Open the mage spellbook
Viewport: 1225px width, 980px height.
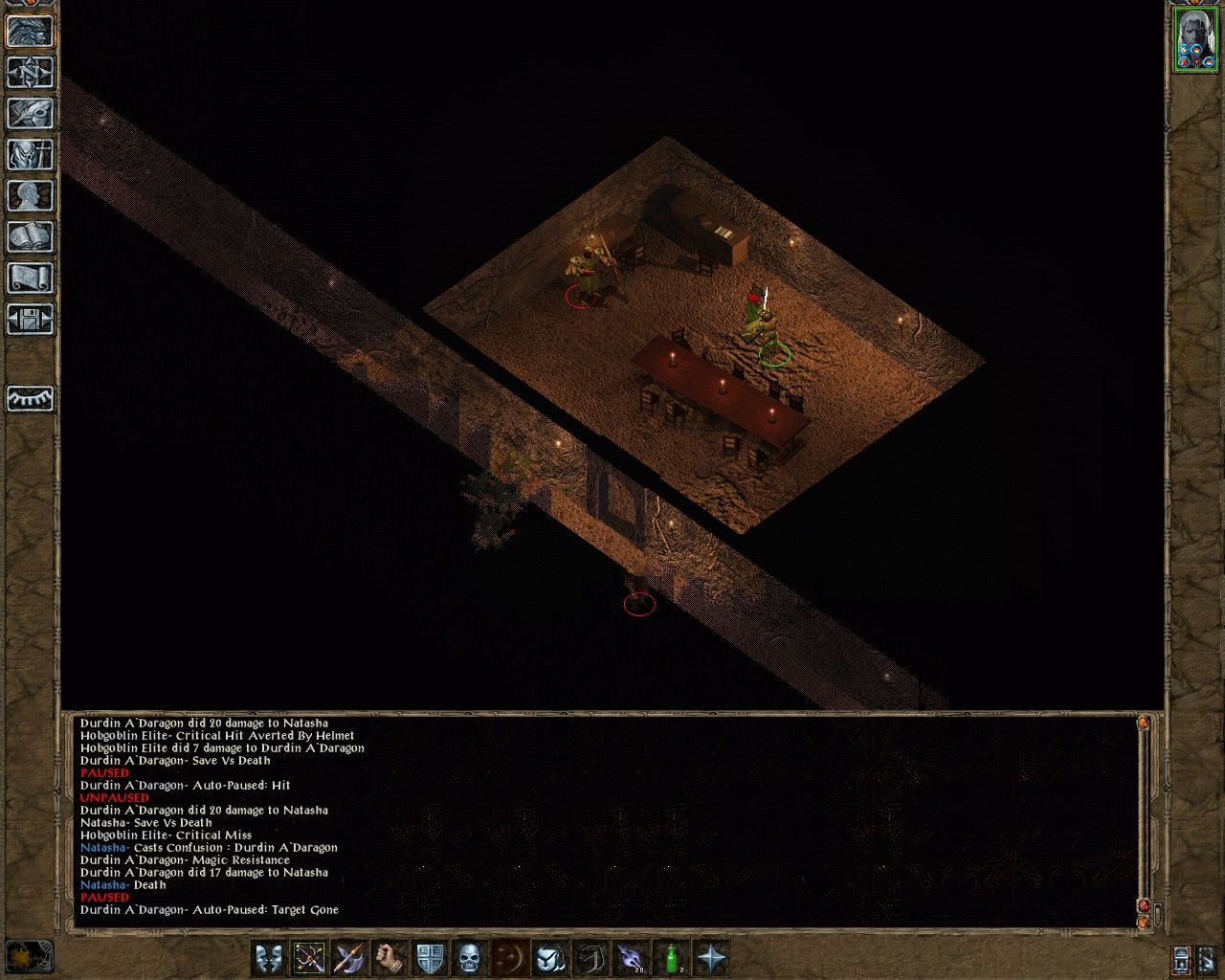point(31,234)
